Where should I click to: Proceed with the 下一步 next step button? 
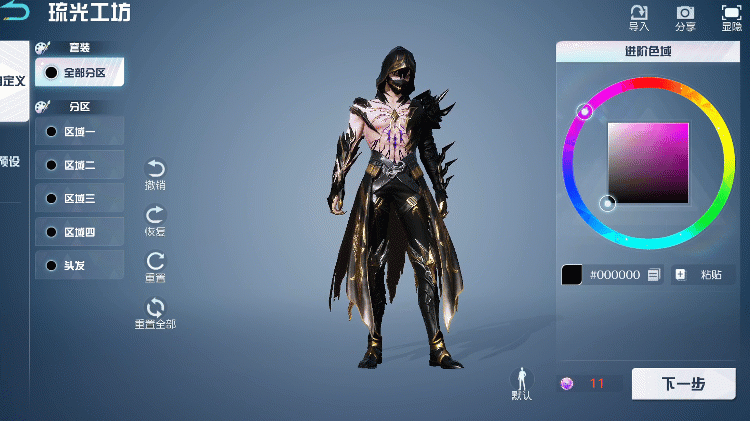pyautogui.click(x=684, y=384)
